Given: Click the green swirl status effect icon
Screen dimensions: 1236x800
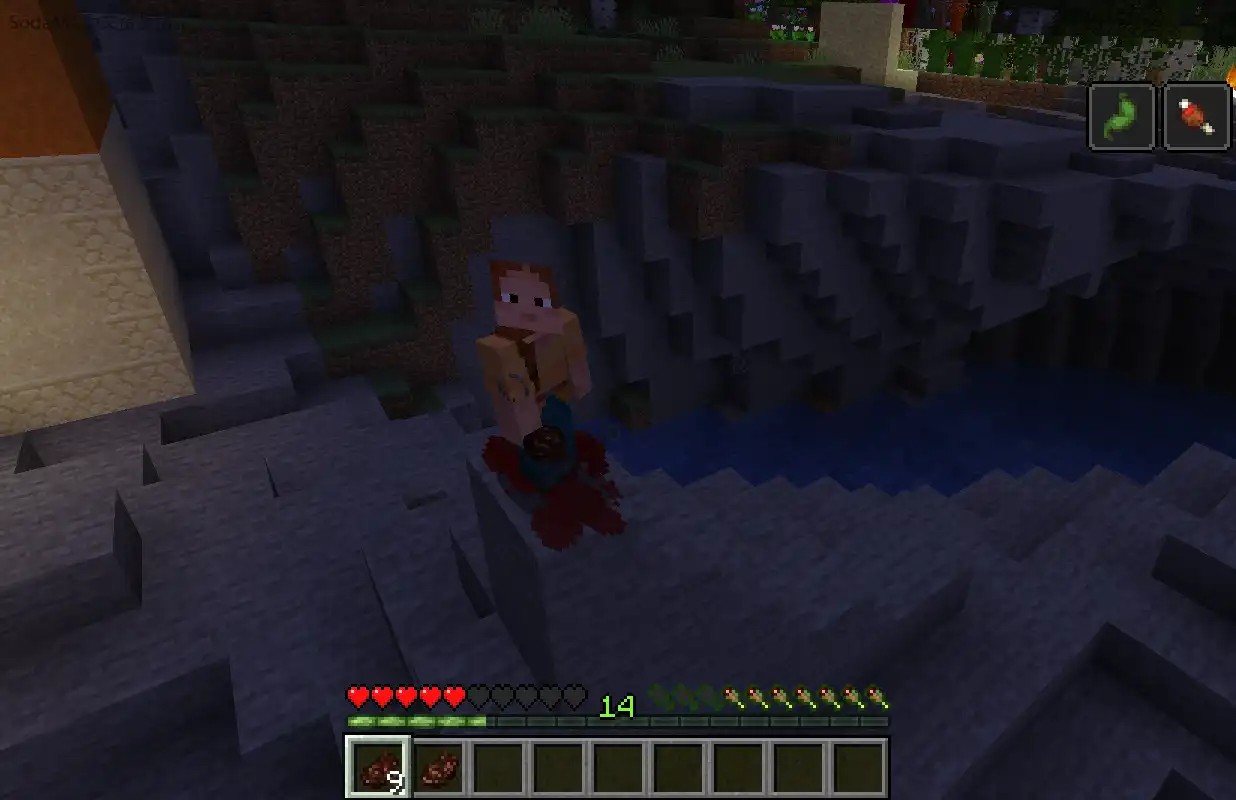Looking at the screenshot, I should coord(1121,117).
